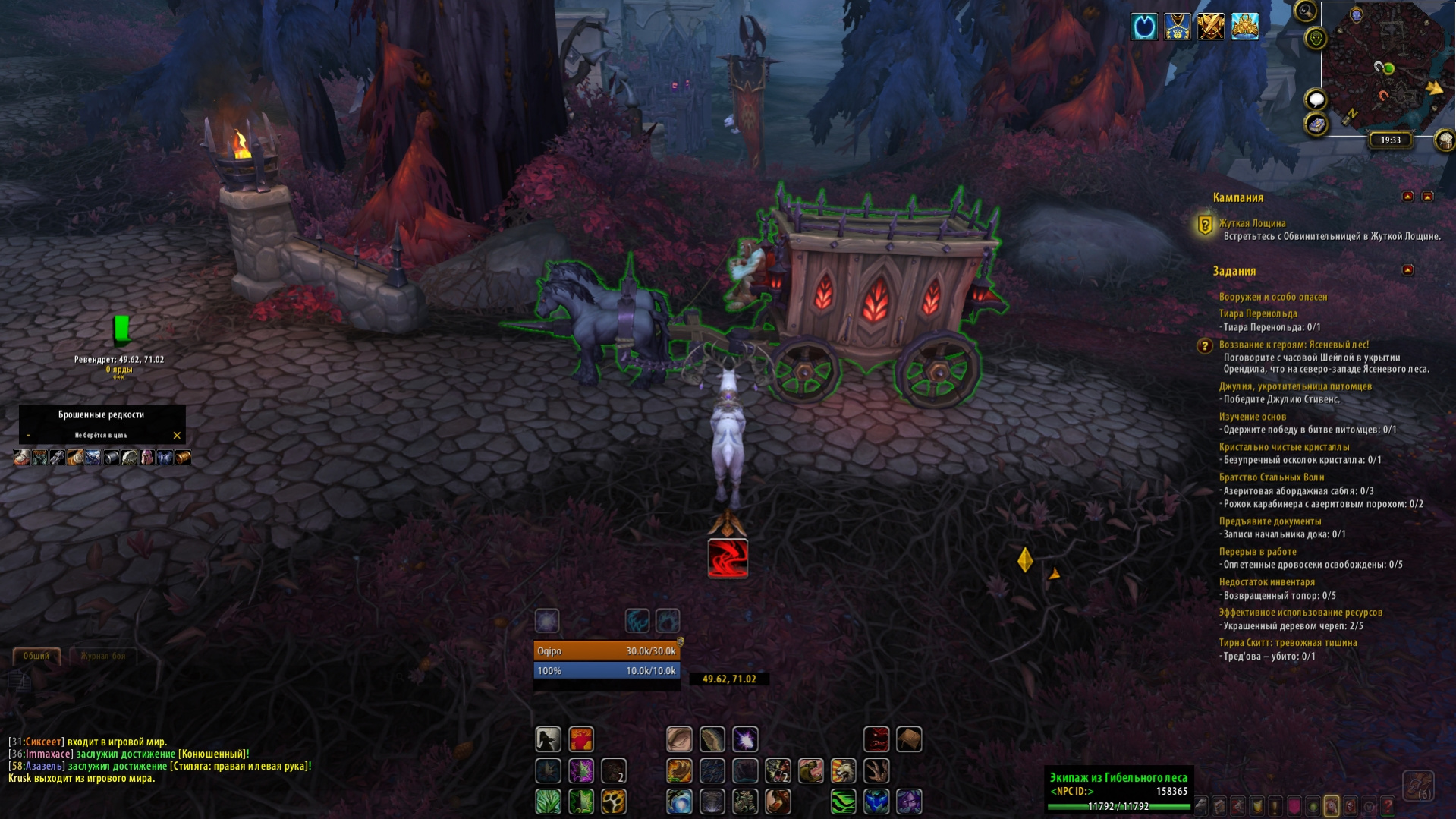Image resolution: width=1456 pixels, height=819 pixels.
Task: Click the clock showing 19:33
Action: (1390, 140)
